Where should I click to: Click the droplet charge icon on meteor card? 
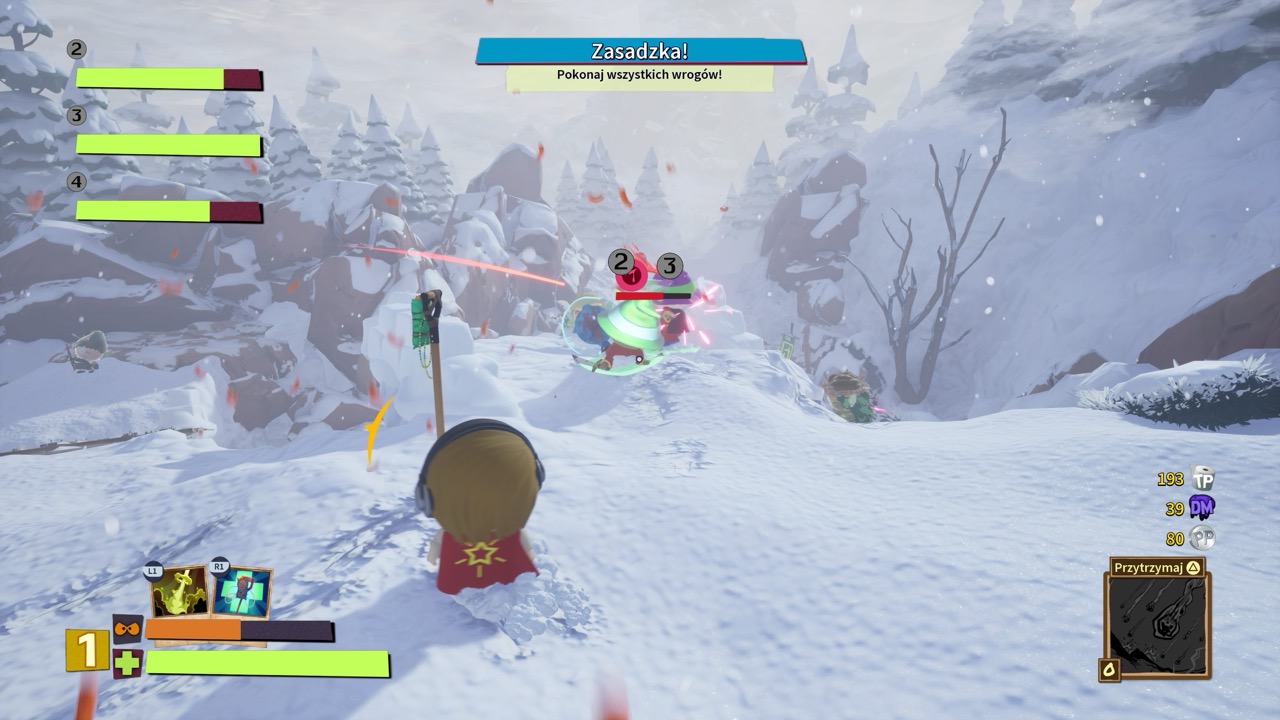pos(1111,669)
